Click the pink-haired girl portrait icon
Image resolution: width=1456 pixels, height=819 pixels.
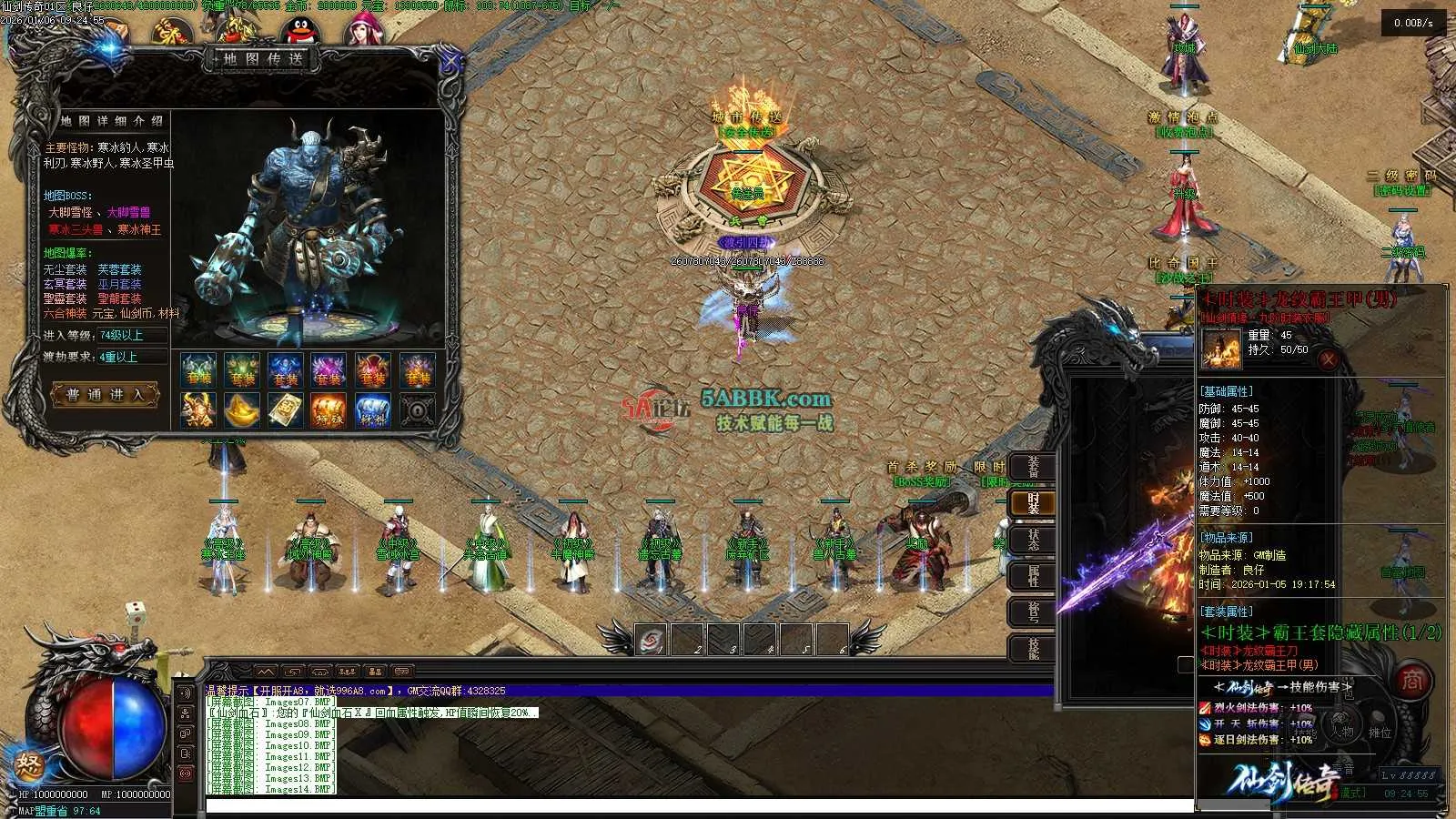click(x=362, y=31)
